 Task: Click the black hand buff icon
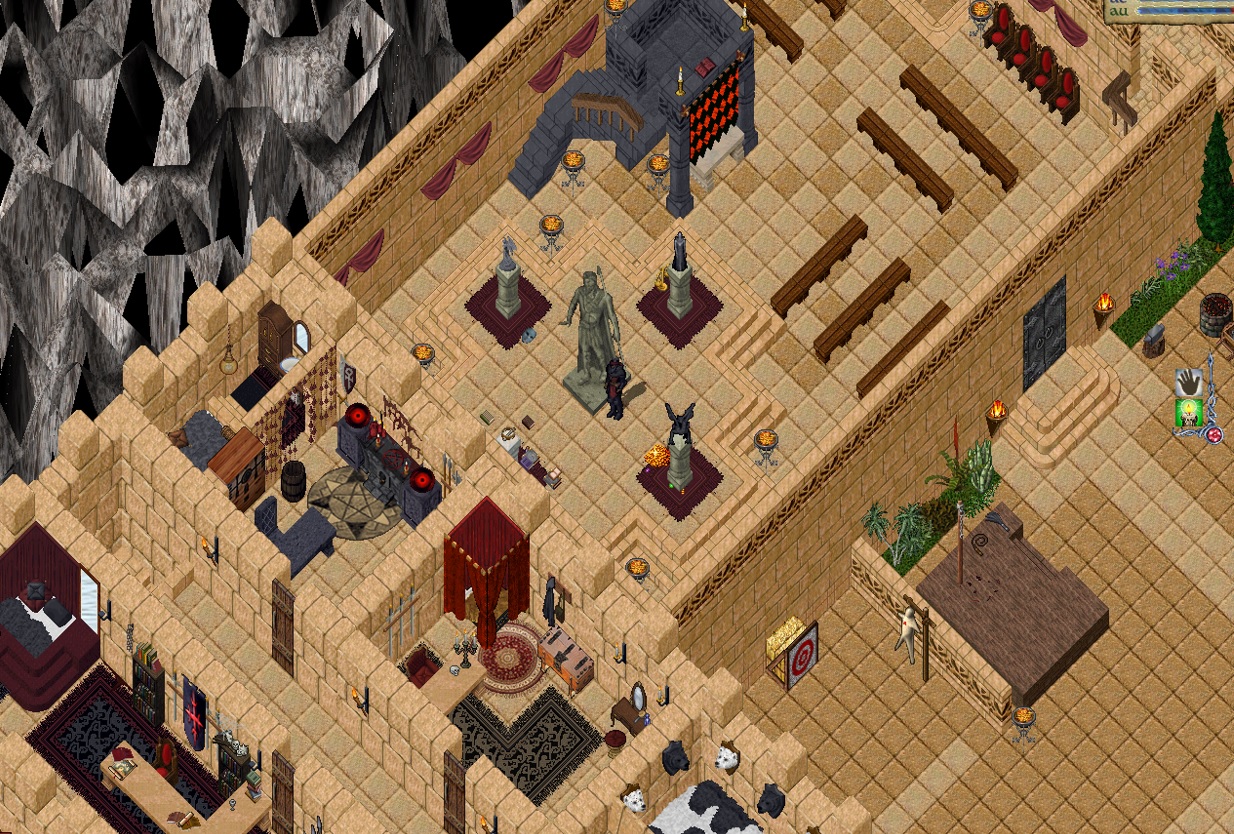click(1188, 383)
